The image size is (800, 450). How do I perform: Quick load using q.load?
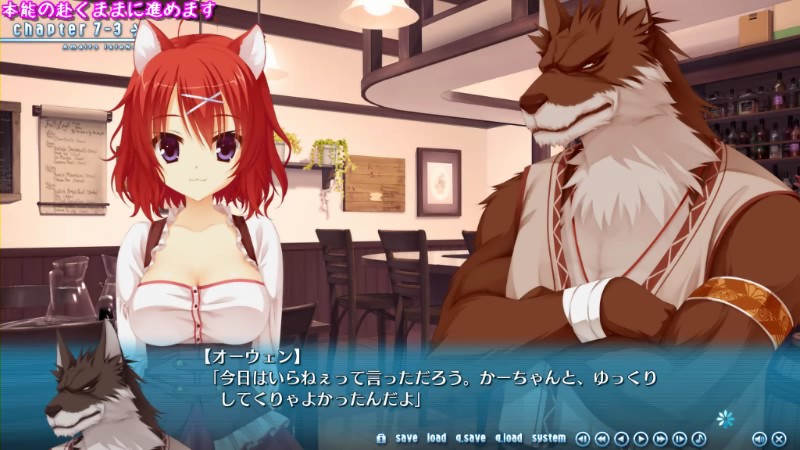click(x=508, y=438)
